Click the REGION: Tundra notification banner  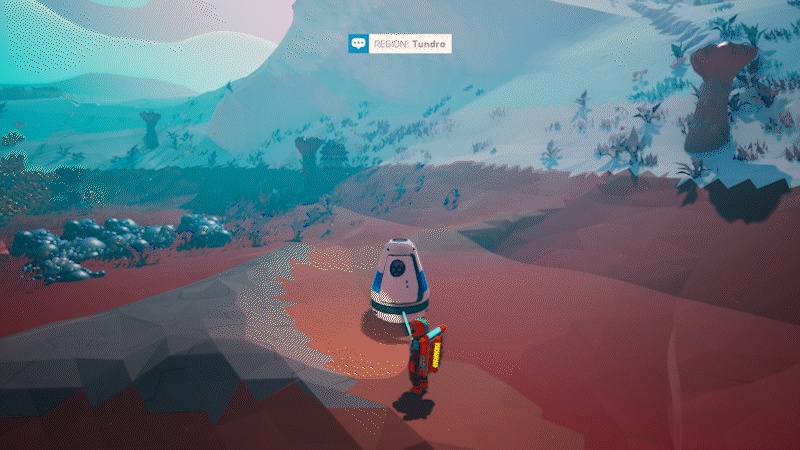(400, 44)
